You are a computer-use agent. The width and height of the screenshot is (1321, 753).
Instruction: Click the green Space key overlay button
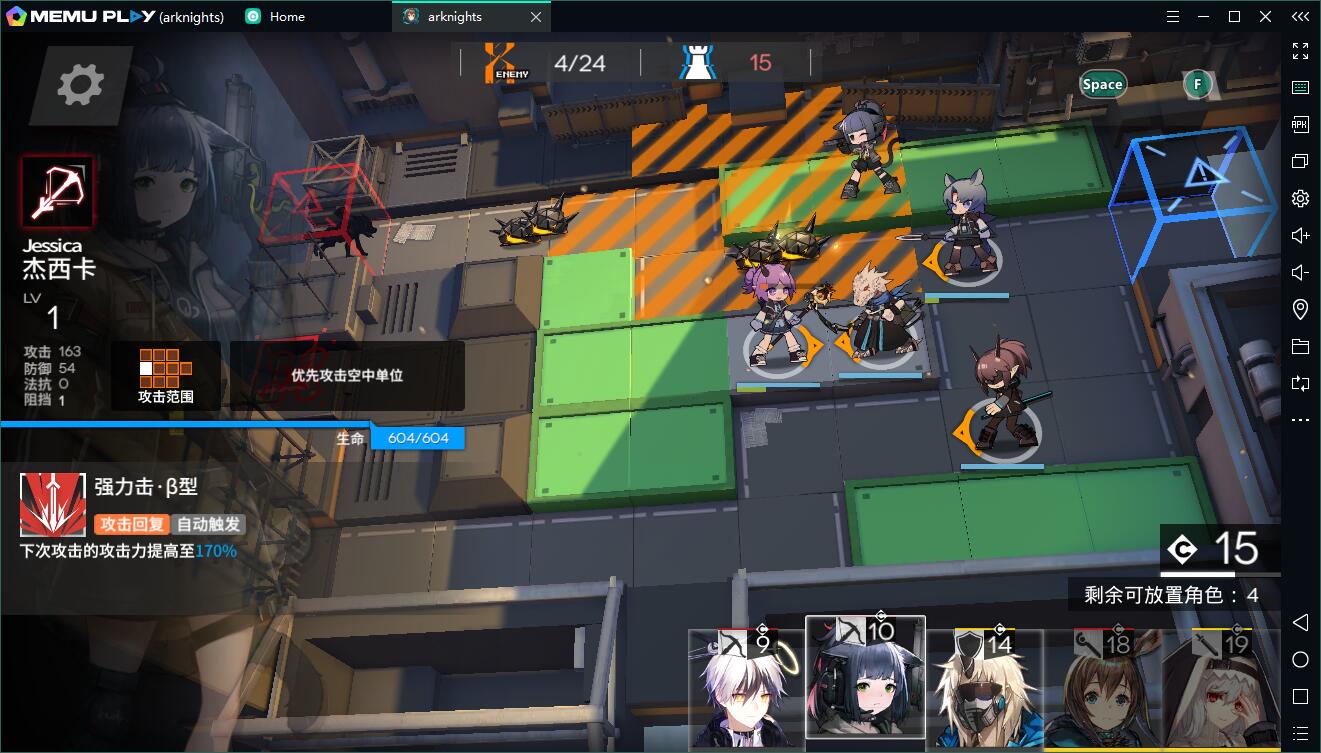pyautogui.click(x=1102, y=85)
